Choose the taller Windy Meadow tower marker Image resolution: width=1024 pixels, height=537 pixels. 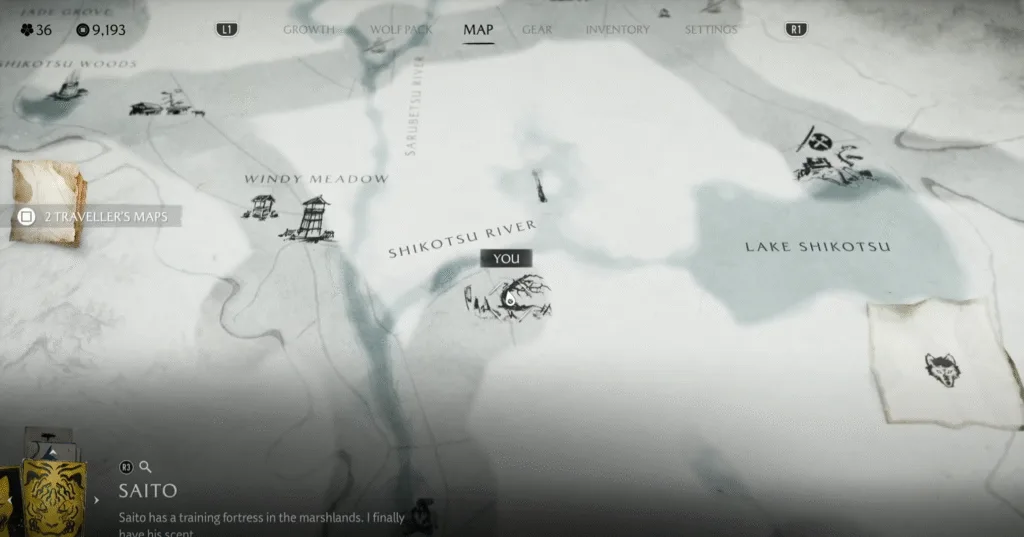click(314, 217)
